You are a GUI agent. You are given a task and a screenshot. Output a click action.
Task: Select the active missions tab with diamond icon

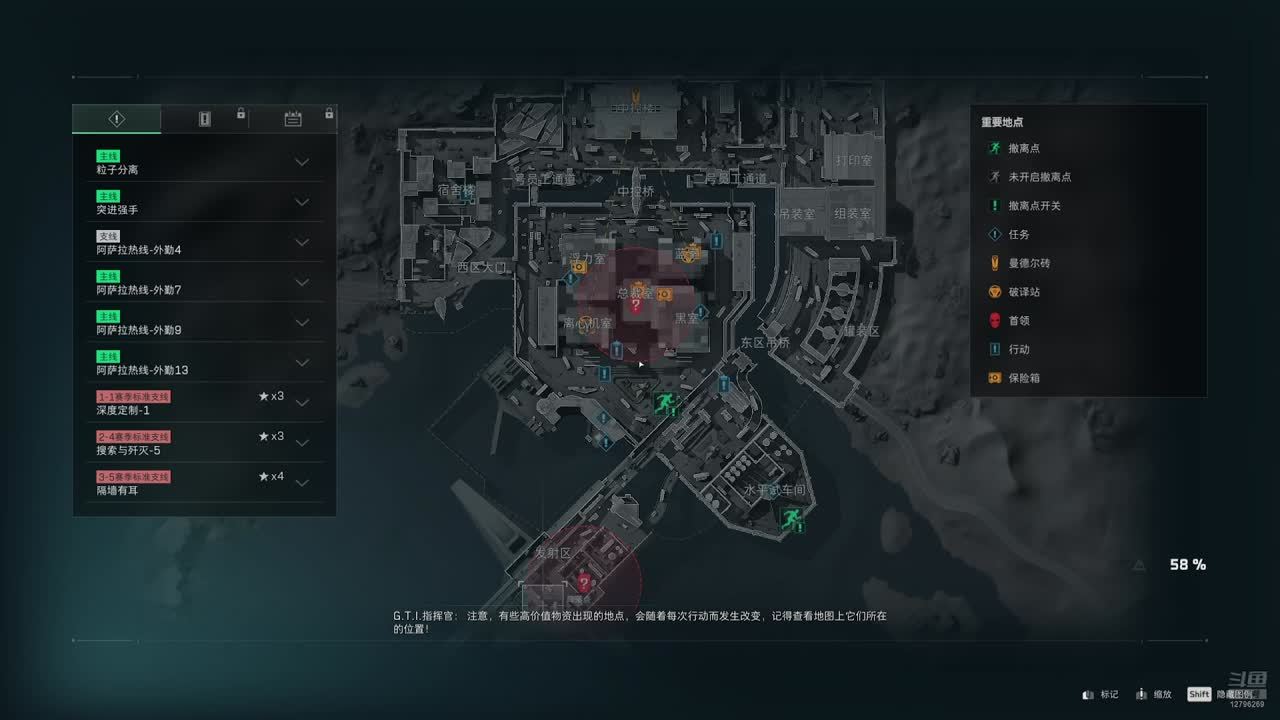click(x=117, y=119)
